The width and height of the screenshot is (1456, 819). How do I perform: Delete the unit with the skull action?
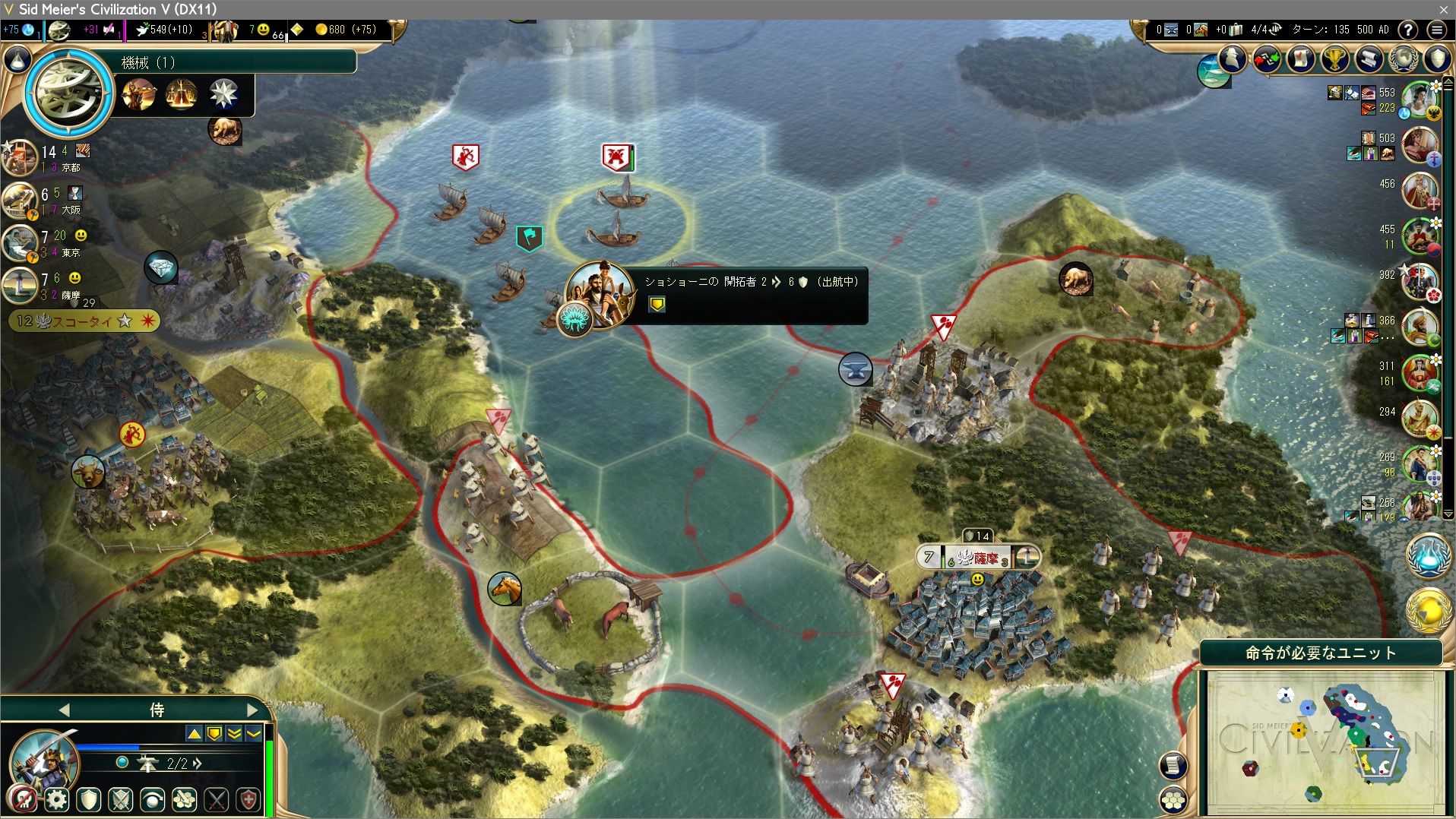pos(23,799)
